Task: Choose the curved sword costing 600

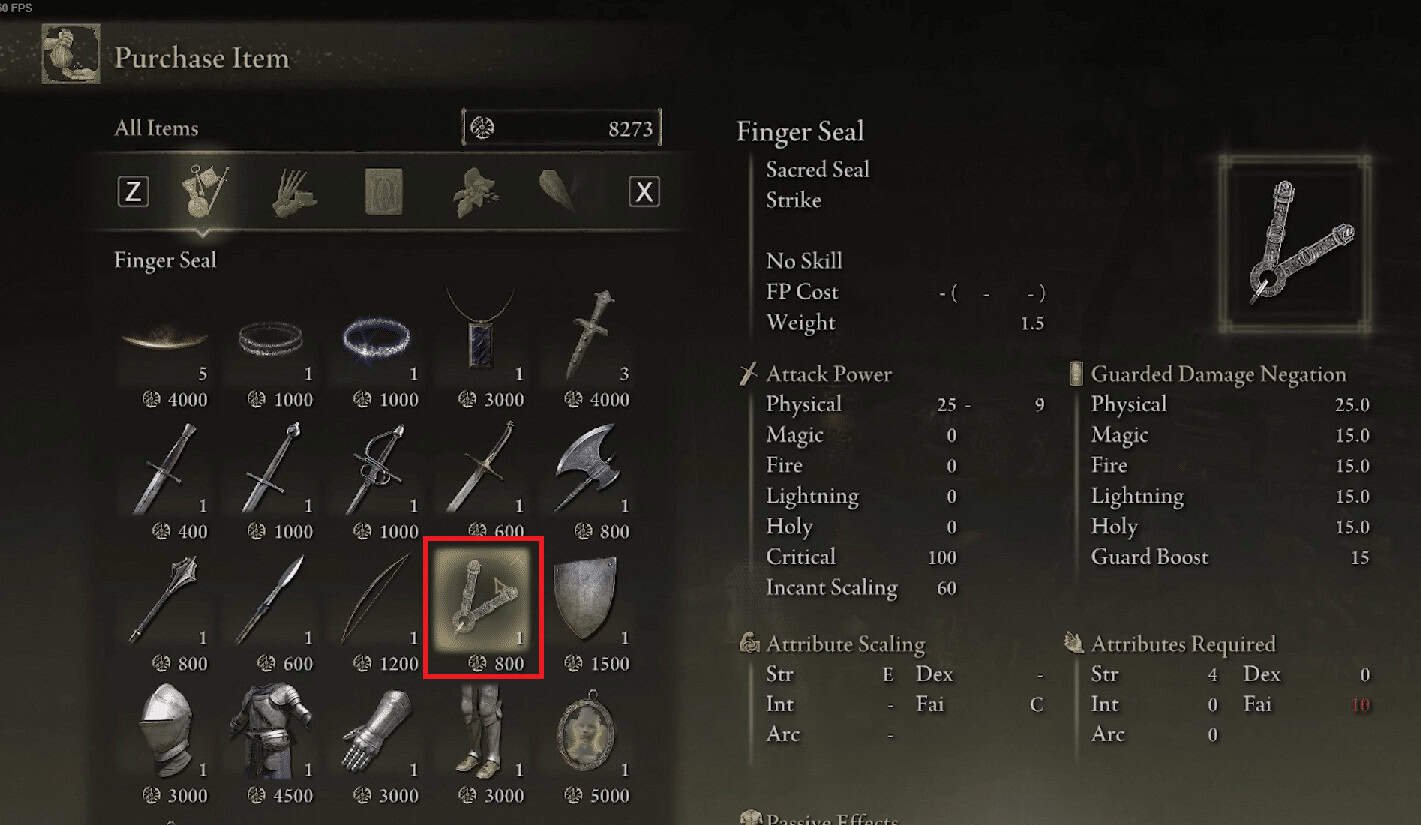Action: tap(483, 470)
